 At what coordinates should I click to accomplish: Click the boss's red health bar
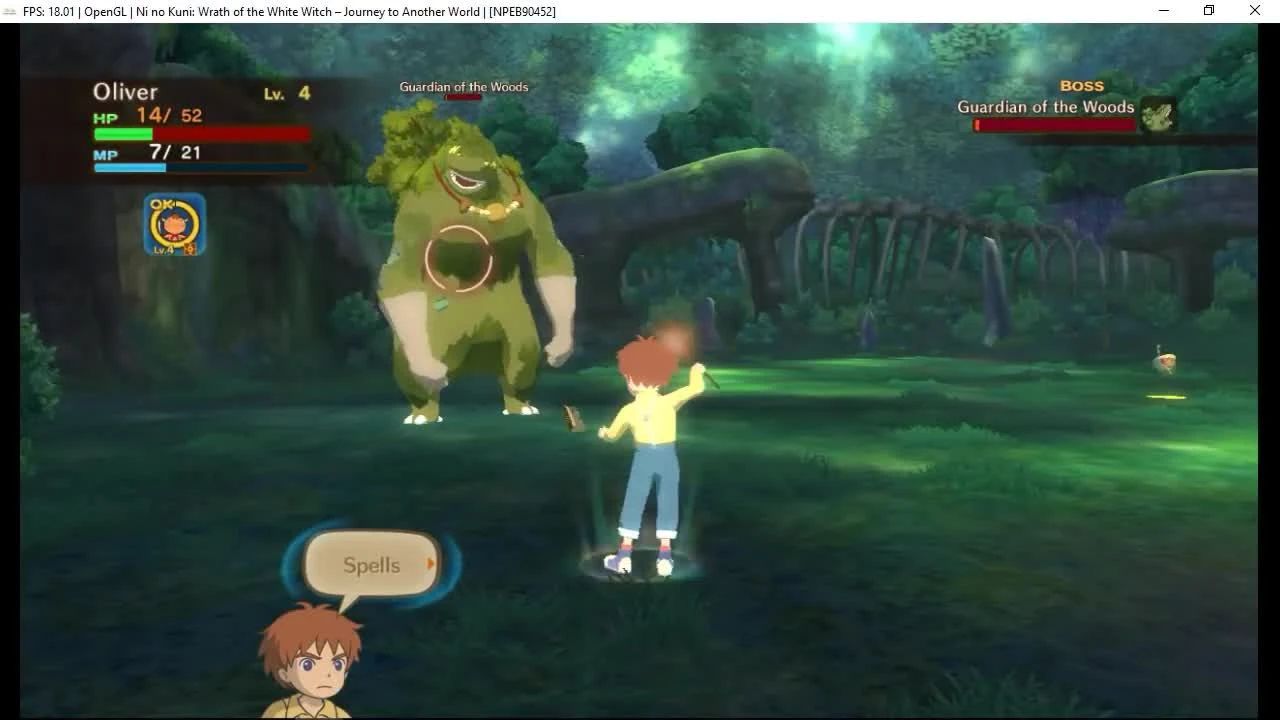[1055, 124]
